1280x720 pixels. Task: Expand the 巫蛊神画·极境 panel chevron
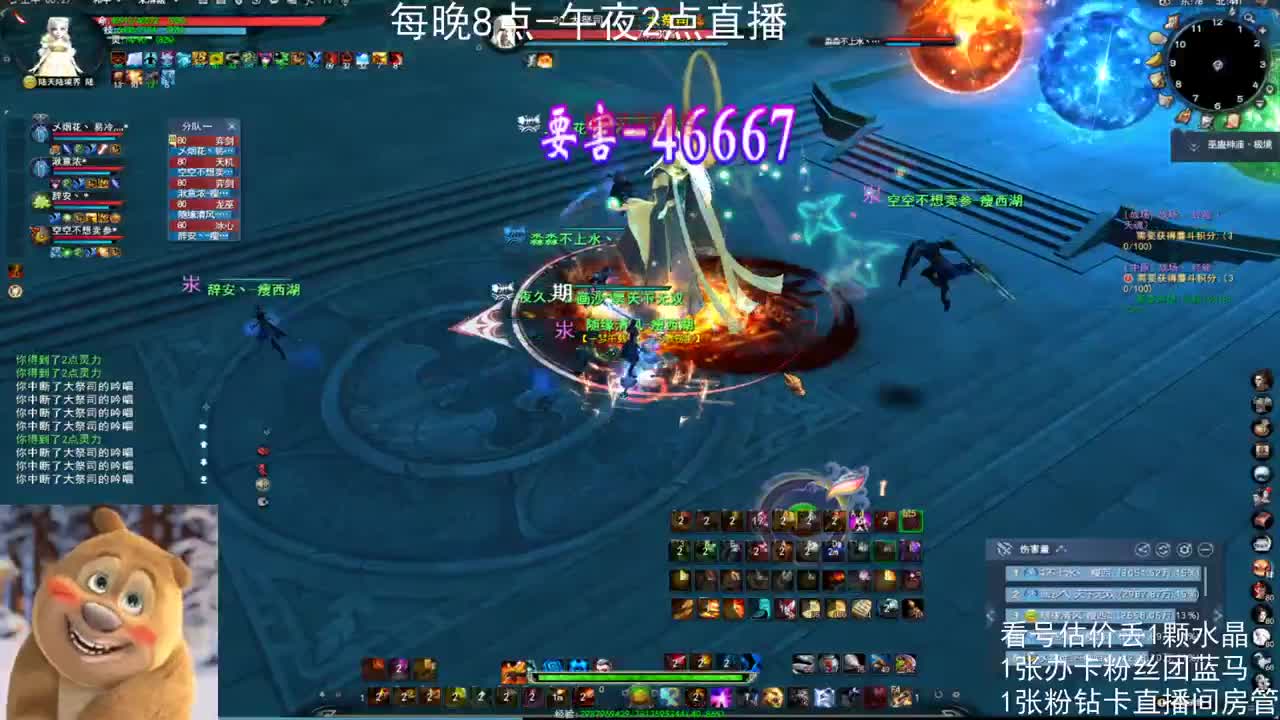1193,144
